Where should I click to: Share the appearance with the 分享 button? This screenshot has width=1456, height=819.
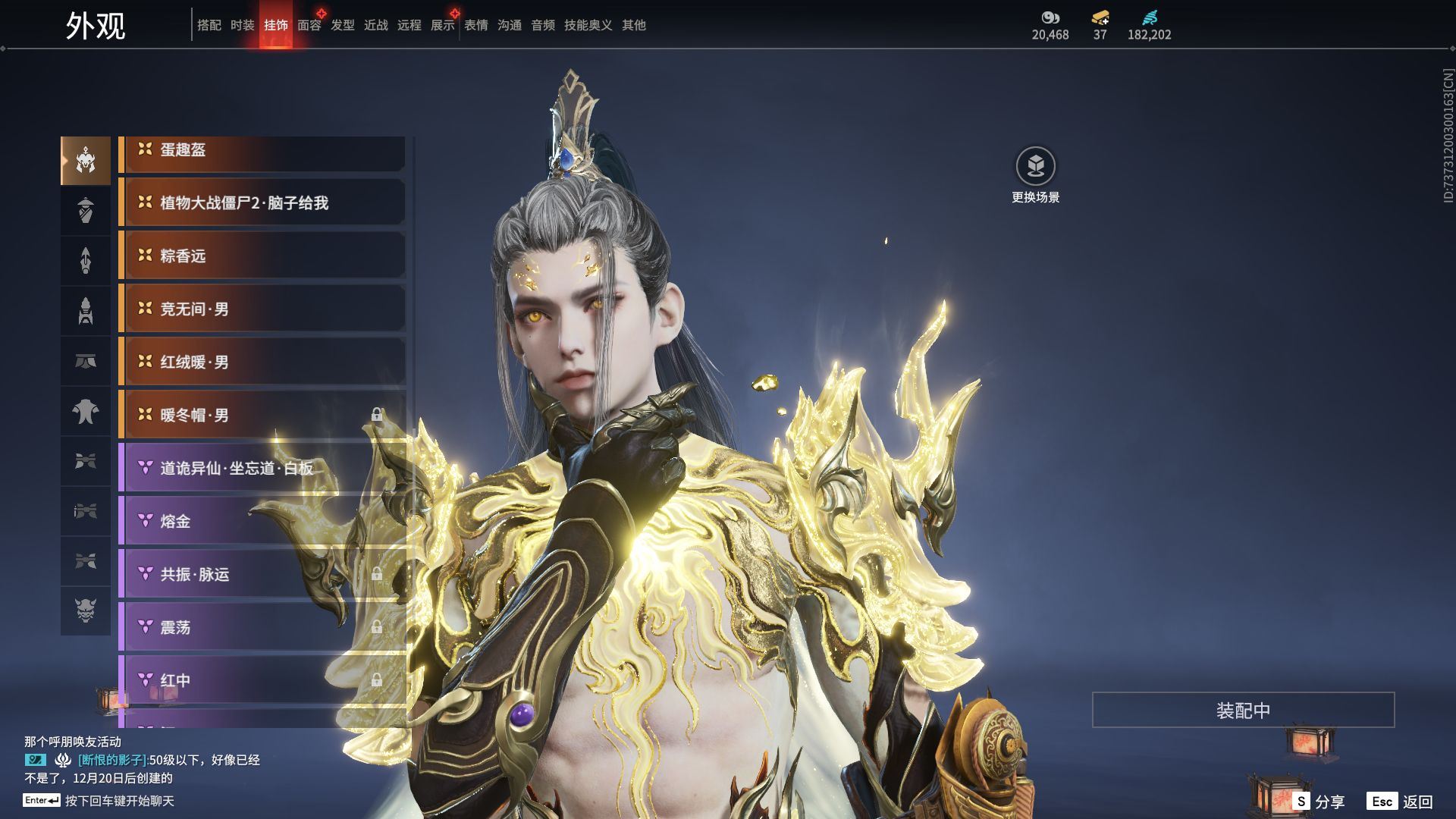point(1319,801)
